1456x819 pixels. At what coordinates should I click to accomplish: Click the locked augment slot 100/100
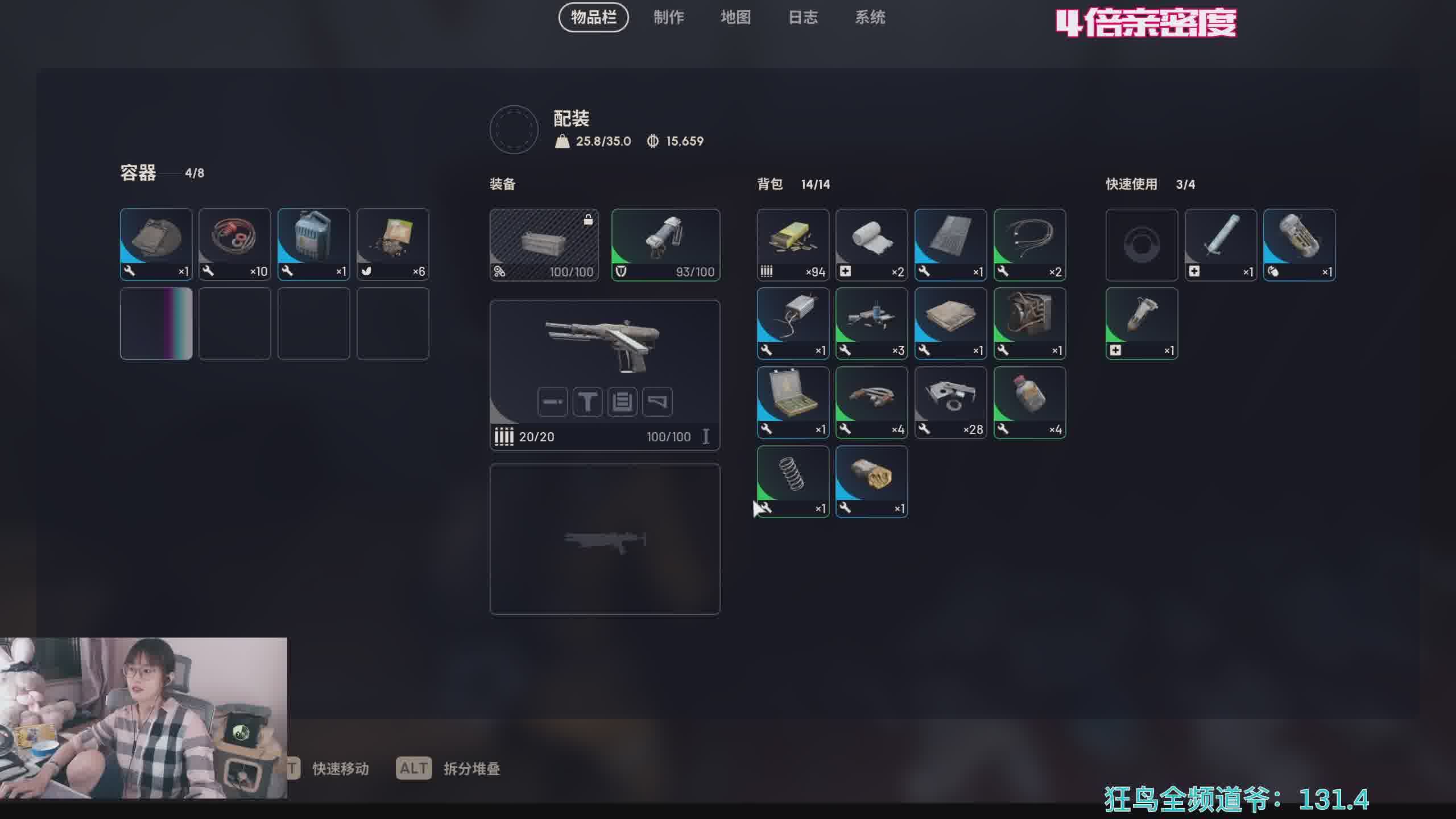[x=544, y=245]
